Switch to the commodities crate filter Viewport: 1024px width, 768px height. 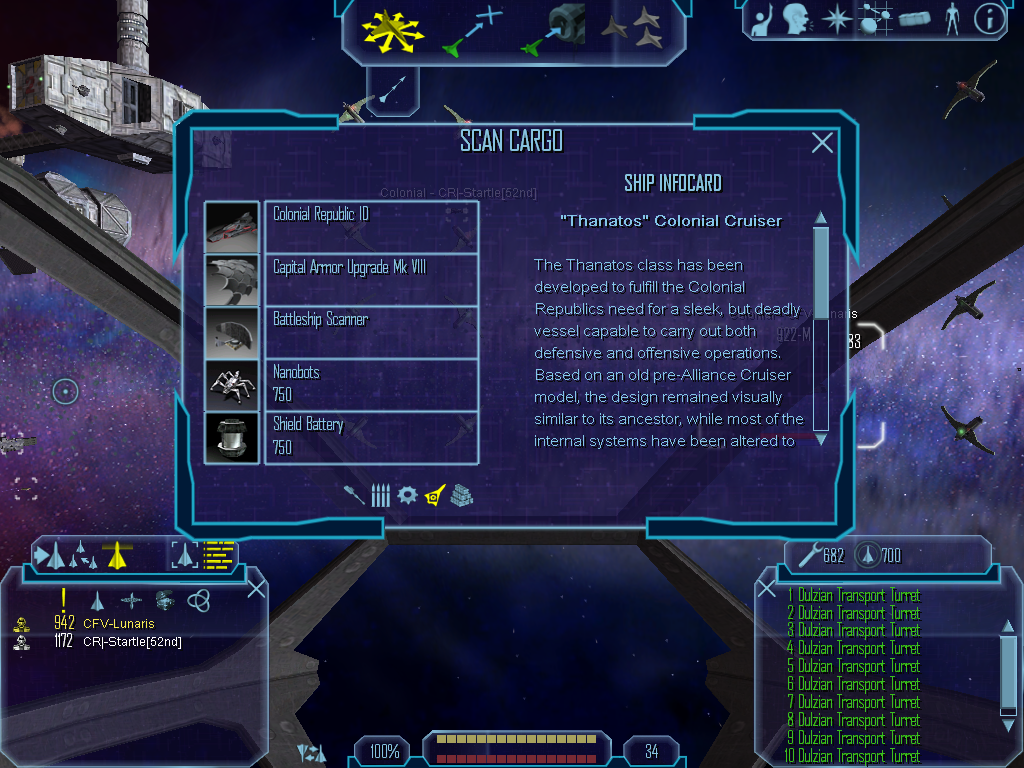click(461, 495)
